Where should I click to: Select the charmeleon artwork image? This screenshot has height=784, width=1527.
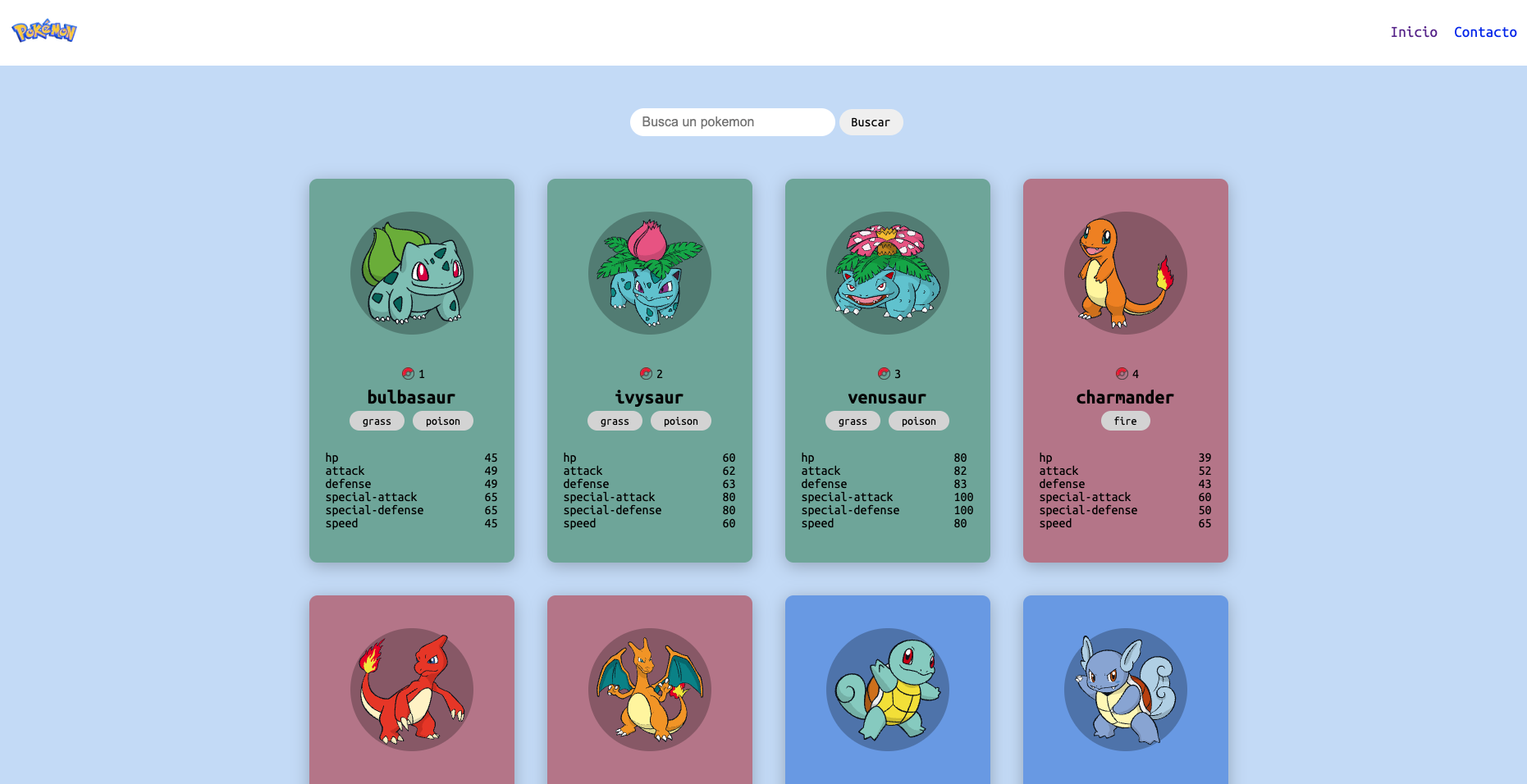tap(412, 690)
